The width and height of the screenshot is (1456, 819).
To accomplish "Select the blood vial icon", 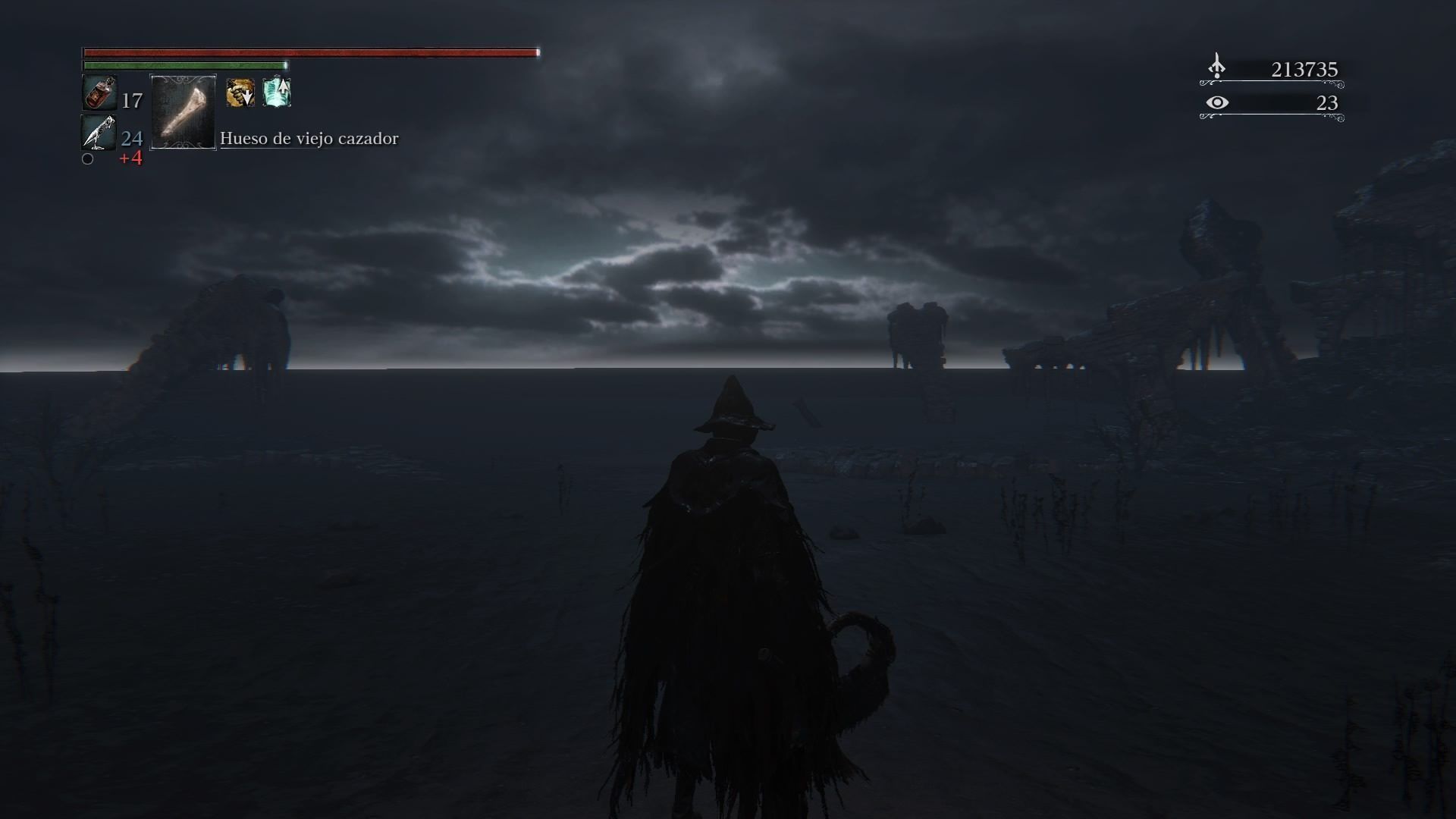I will point(99,94).
